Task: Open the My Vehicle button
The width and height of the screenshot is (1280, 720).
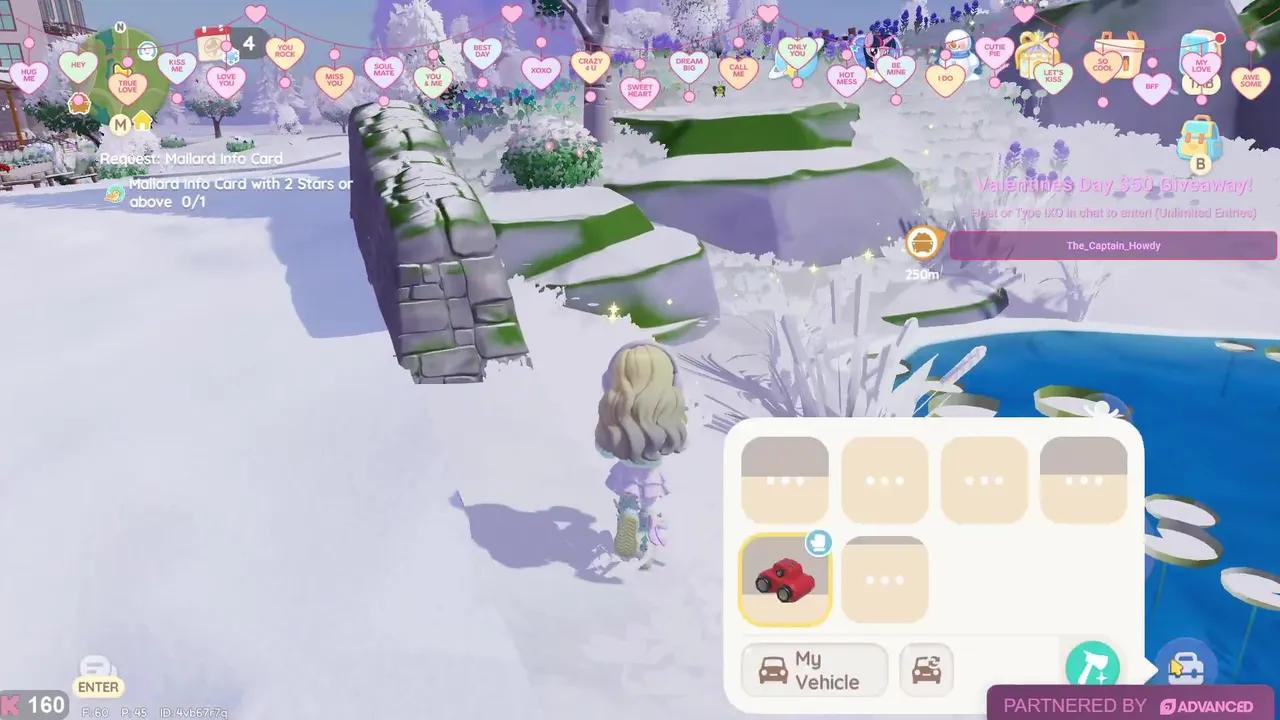Action: pyautogui.click(x=814, y=670)
